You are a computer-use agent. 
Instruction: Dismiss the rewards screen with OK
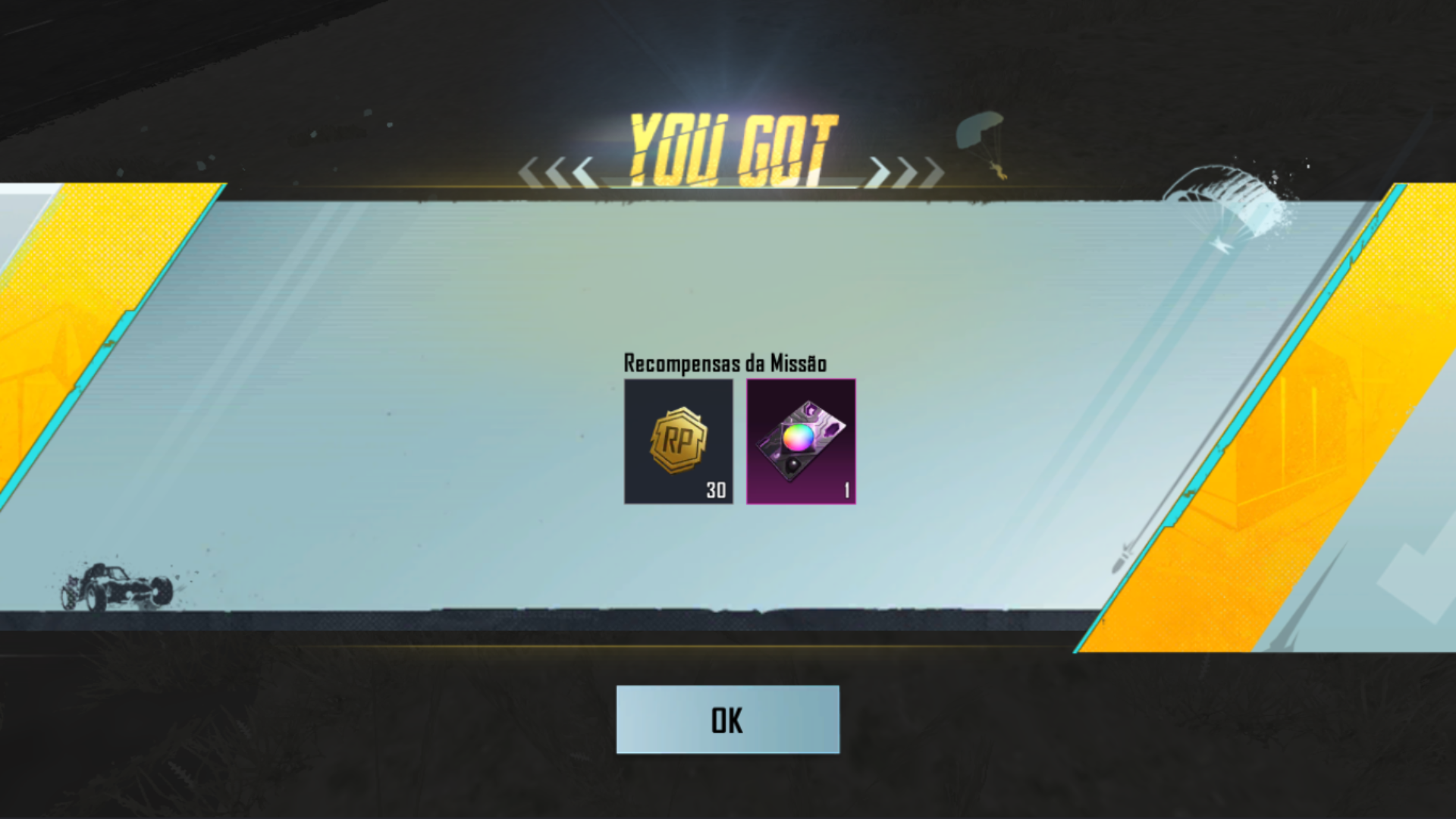click(x=727, y=721)
